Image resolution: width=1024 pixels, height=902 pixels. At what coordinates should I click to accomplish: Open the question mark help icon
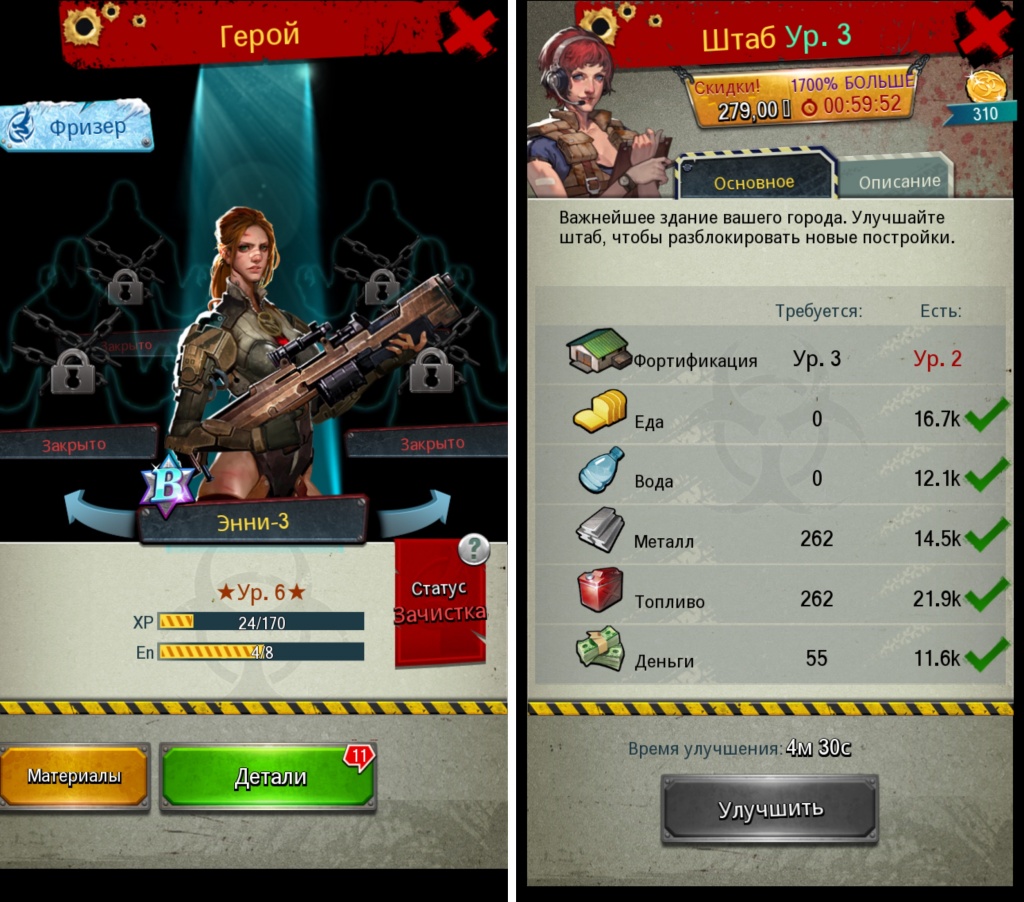[473, 548]
